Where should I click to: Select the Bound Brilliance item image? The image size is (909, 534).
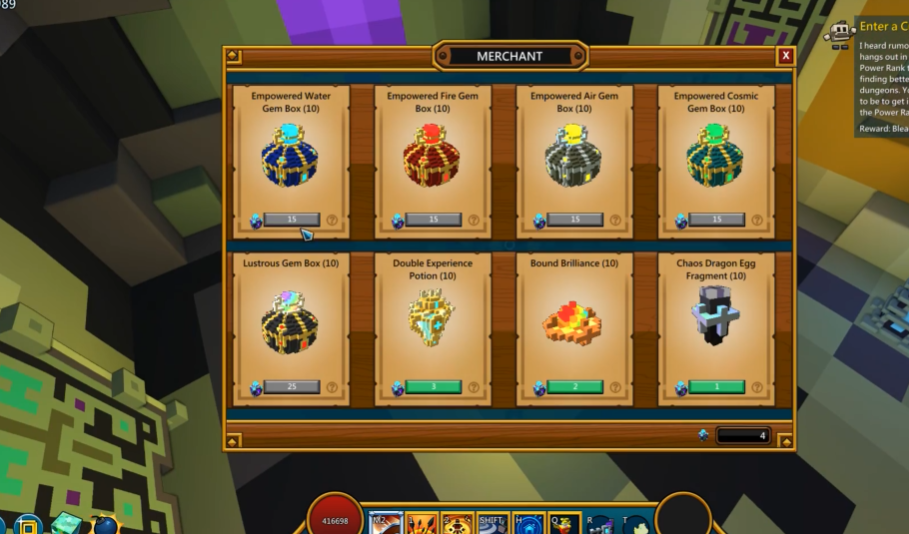click(x=573, y=322)
